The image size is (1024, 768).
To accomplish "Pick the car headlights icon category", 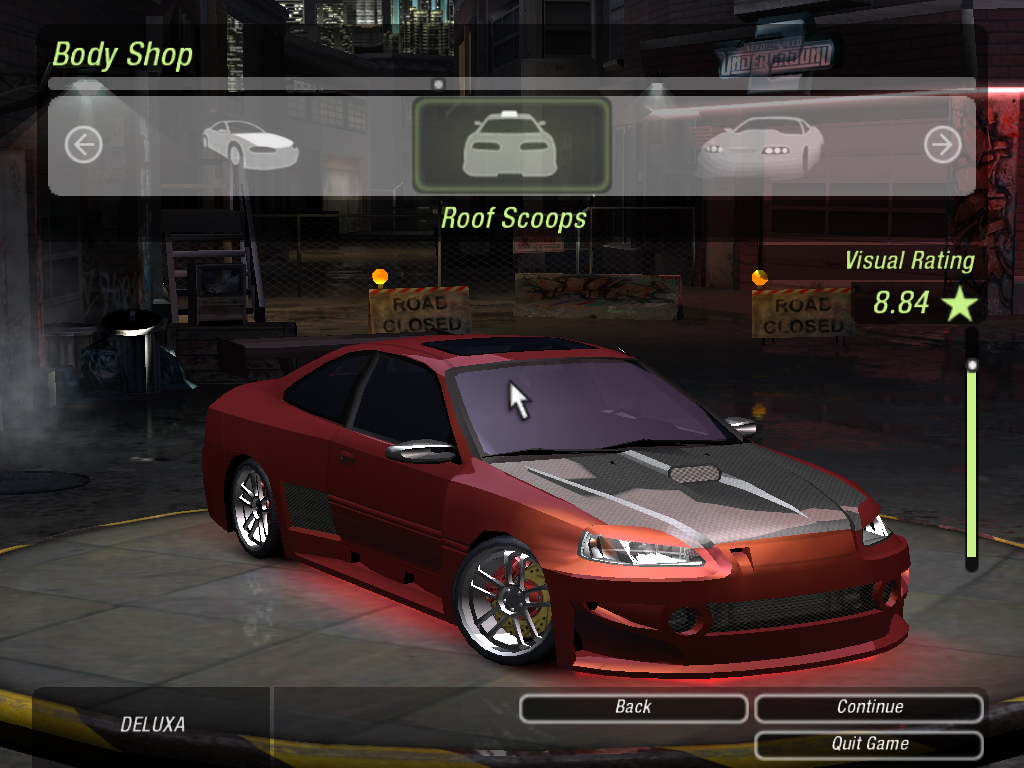I will 760,146.
